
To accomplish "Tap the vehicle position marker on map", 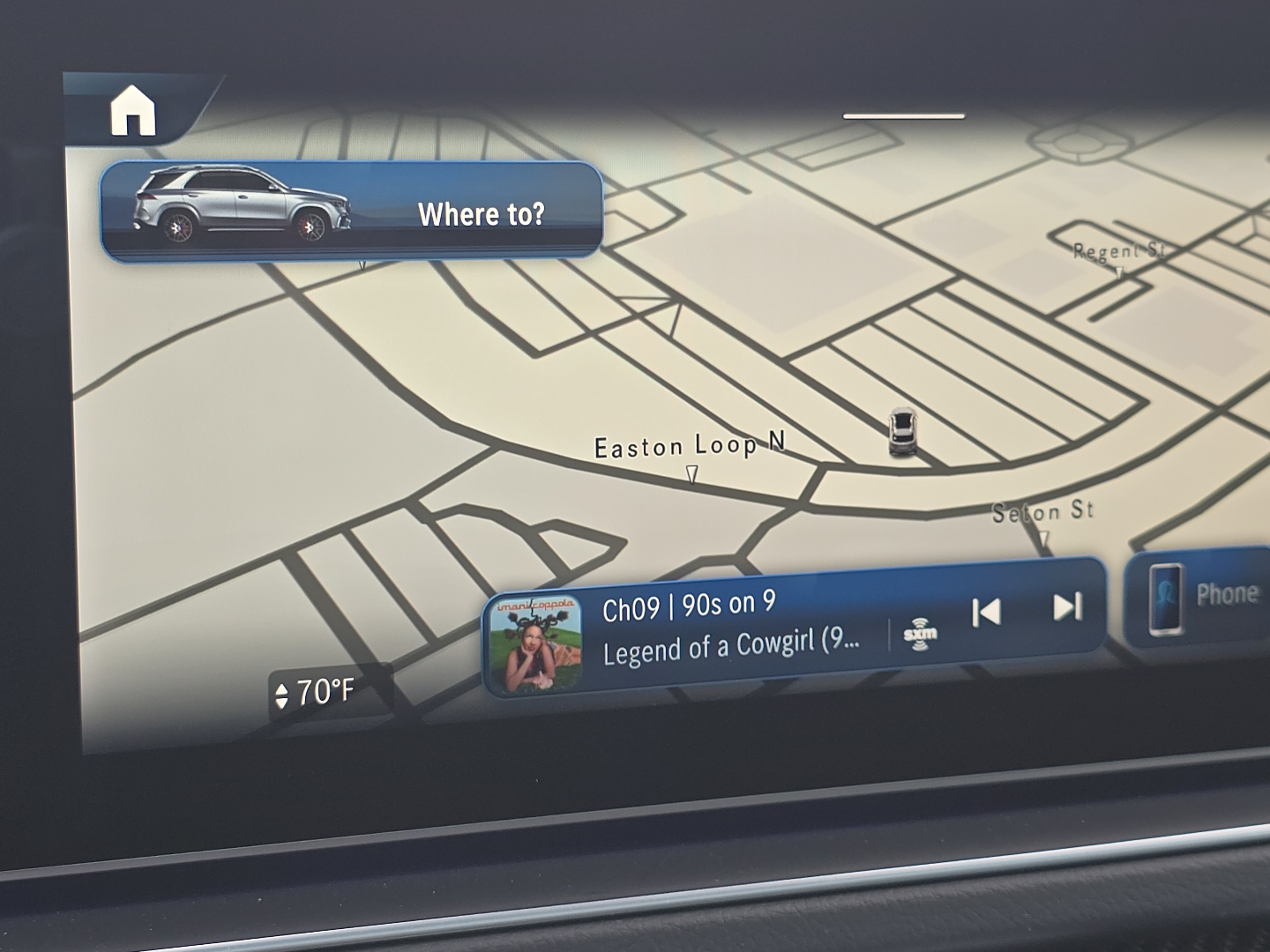I will click(901, 432).
